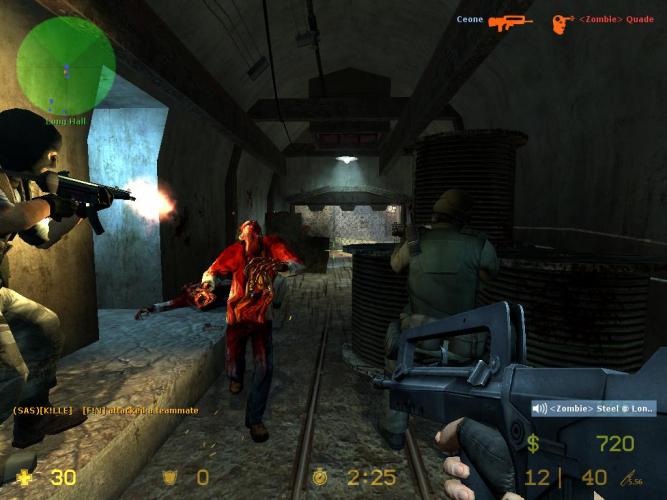This screenshot has width=667, height=500.
Task: Click the Zombie Quade name in kill feed
Action: point(617,19)
